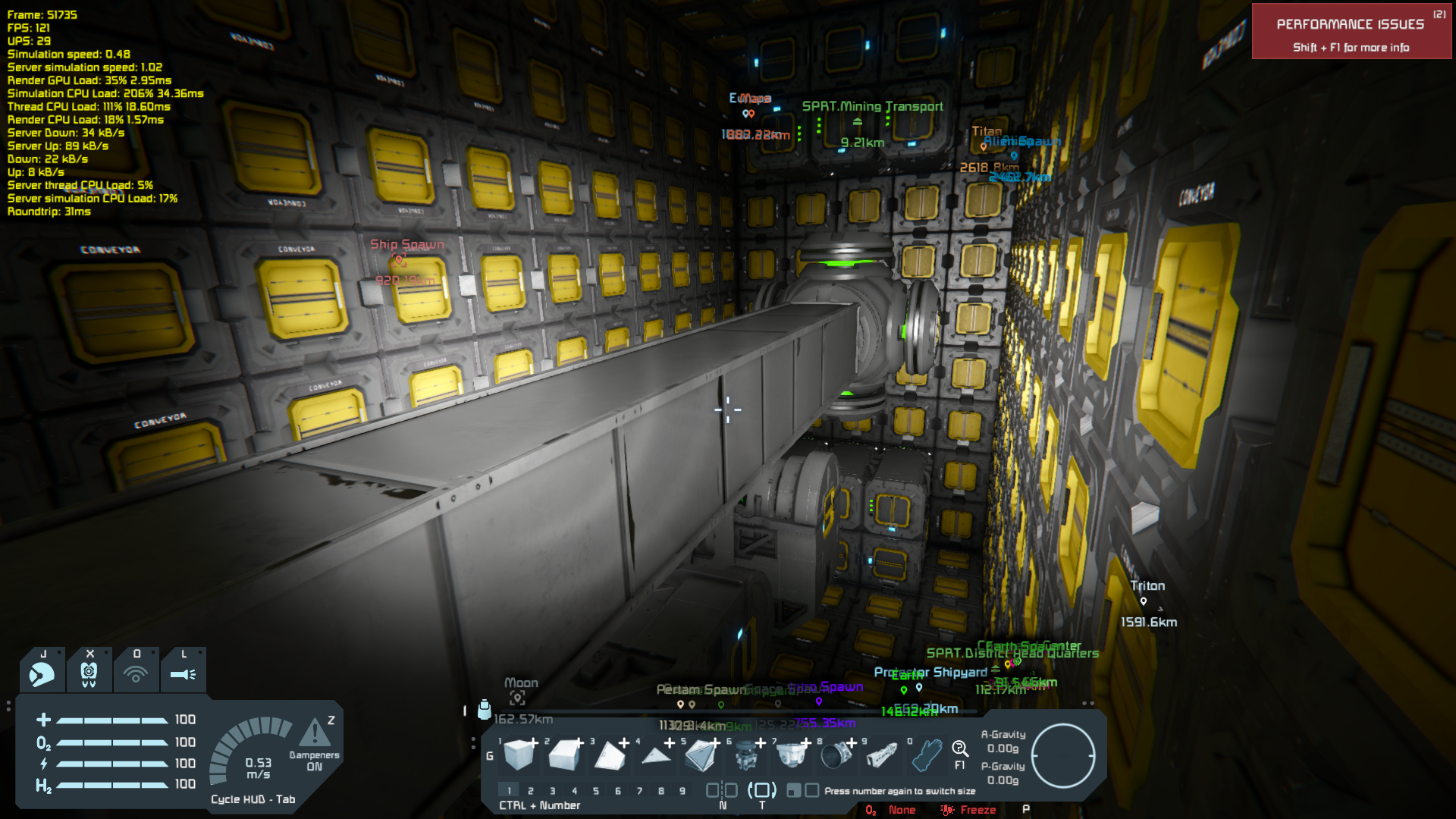Toggle the symmetry mode icon
The height and width of the screenshot is (819, 1456).
point(722,791)
